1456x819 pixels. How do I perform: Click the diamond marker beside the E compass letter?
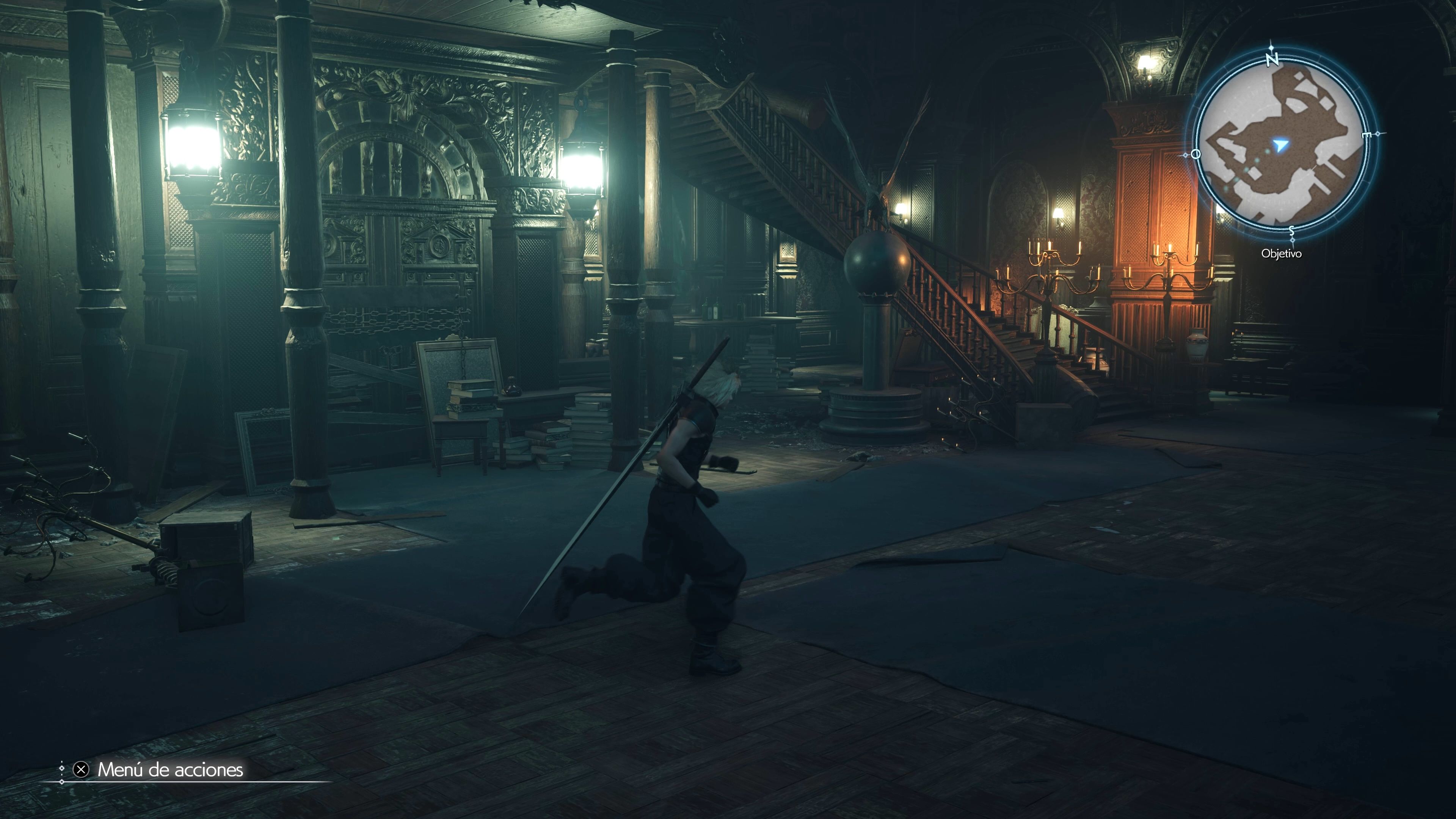(x=1379, y=133)
